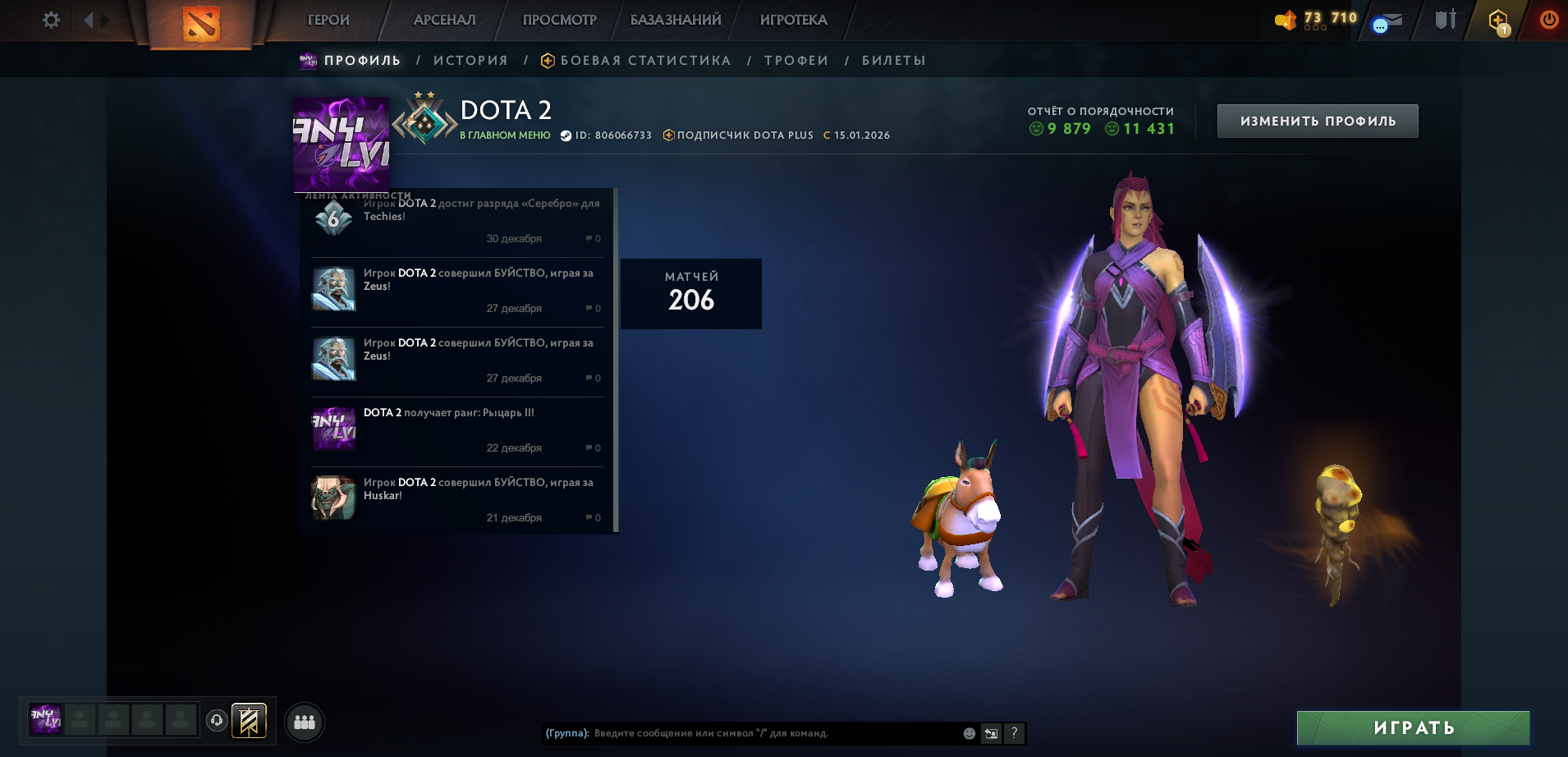Switch to the ИСТОРИЯ tab

tap(471, 60)
